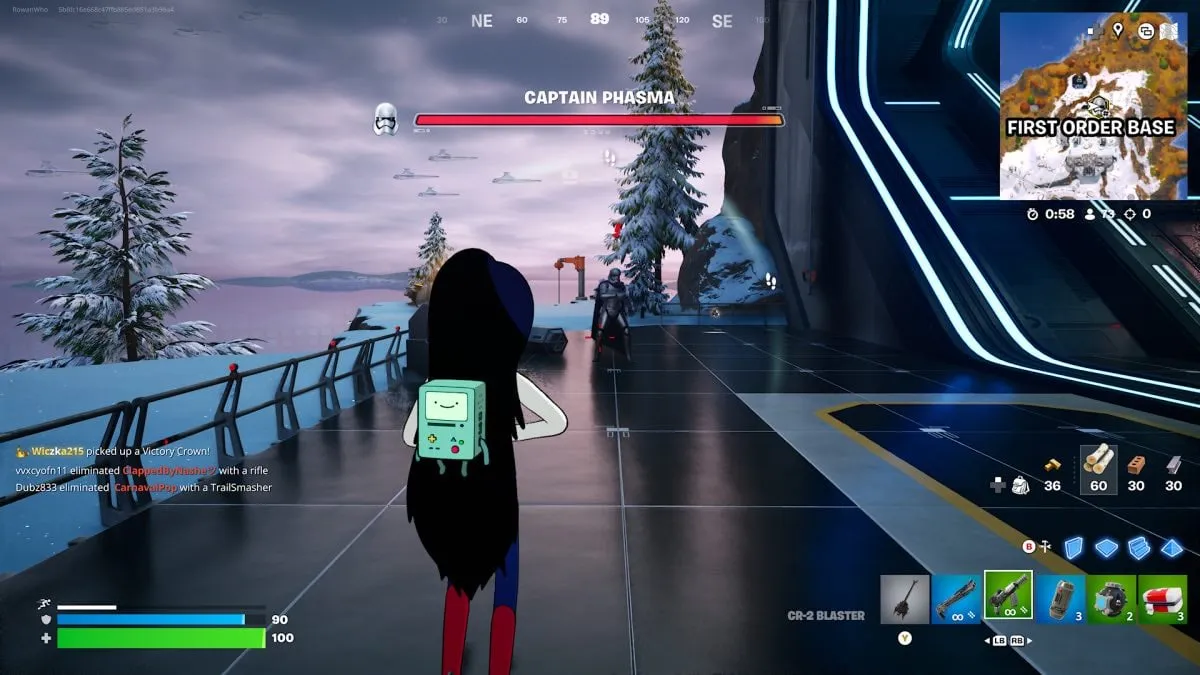
Task: Click the Captain Phasma stormtrooper helmet icon
Action: coord(386,119)
